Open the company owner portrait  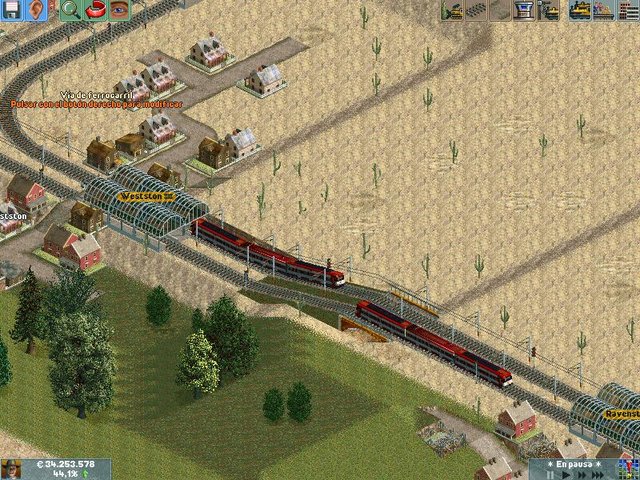pyautogui.click(x=13, y=469)
